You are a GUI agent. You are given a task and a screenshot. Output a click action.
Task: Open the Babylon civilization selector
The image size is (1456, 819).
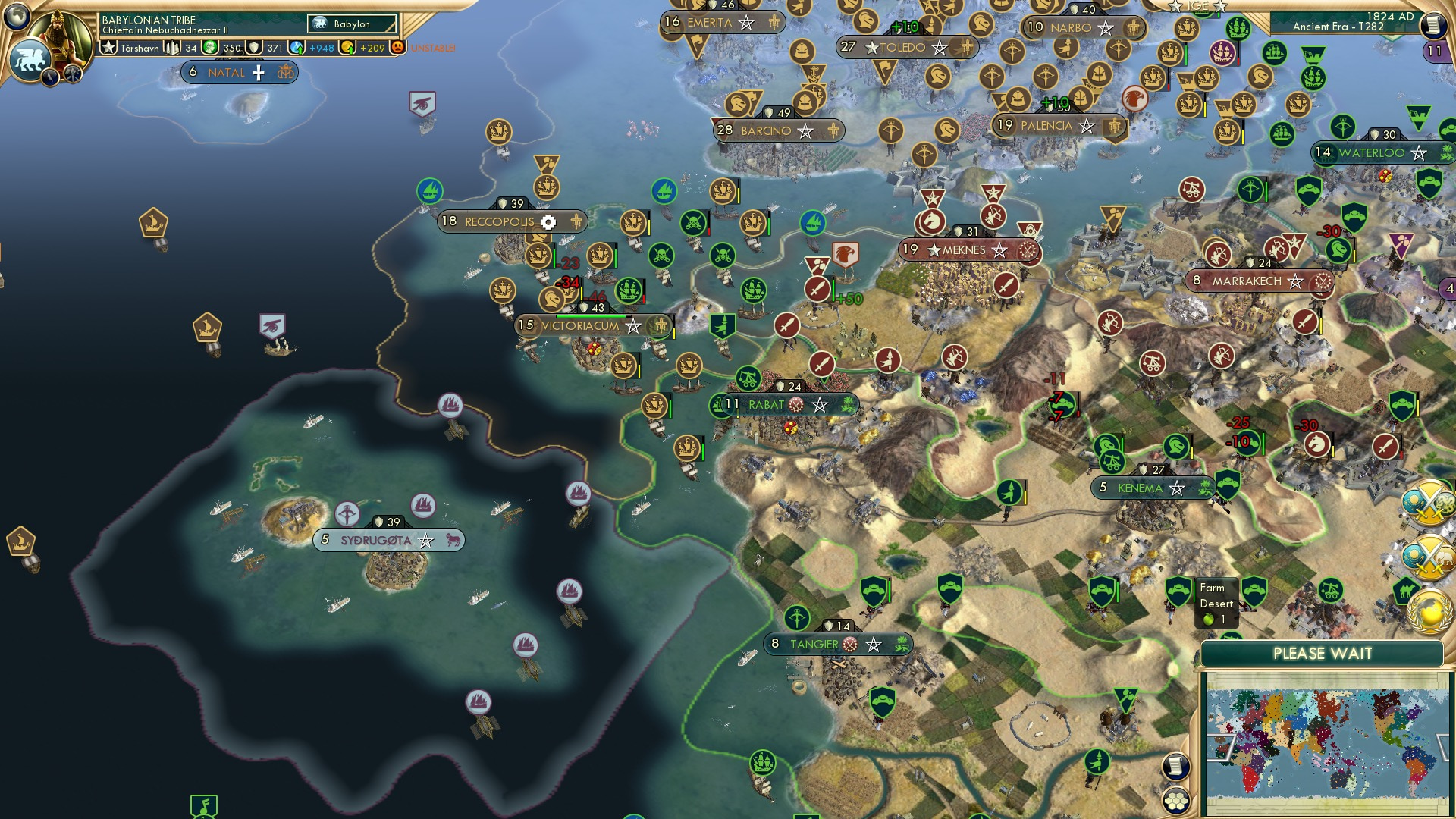tap(351, 24)
